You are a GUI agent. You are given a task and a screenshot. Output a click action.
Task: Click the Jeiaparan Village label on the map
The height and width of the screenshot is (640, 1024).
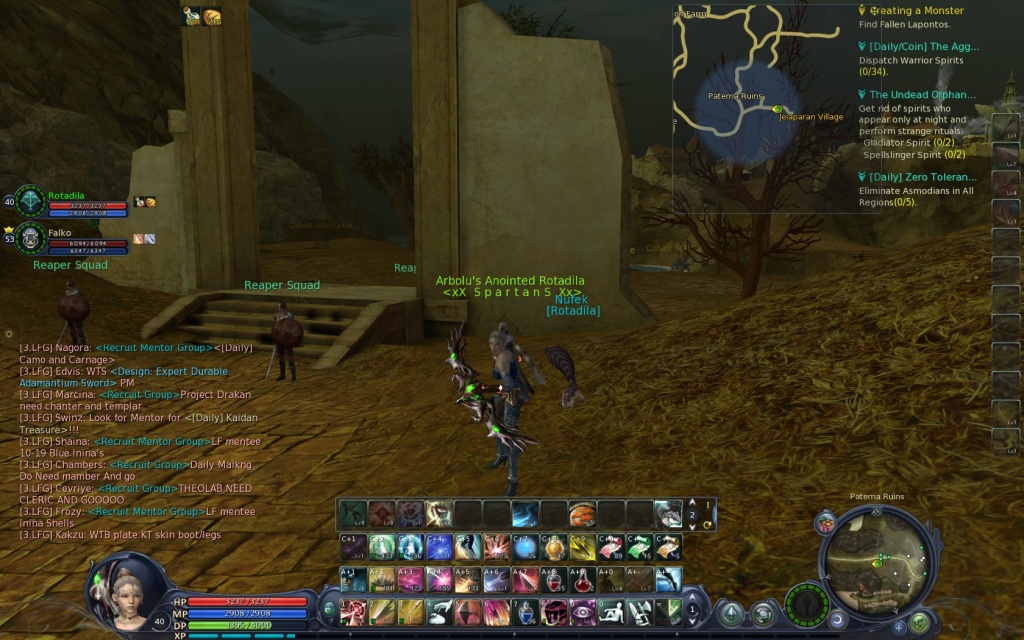(811, 117)
